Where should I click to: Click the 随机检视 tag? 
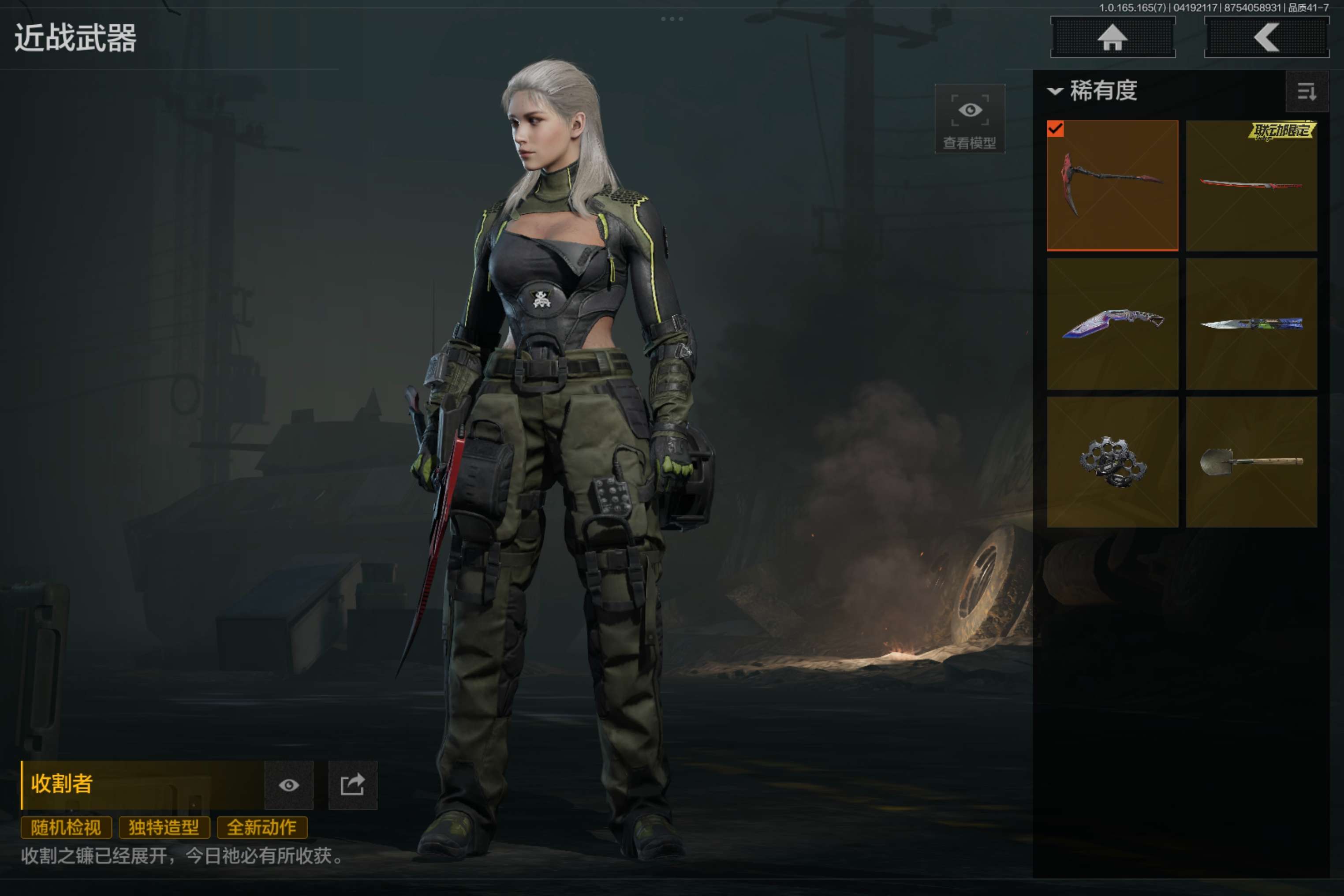[66, 827]
